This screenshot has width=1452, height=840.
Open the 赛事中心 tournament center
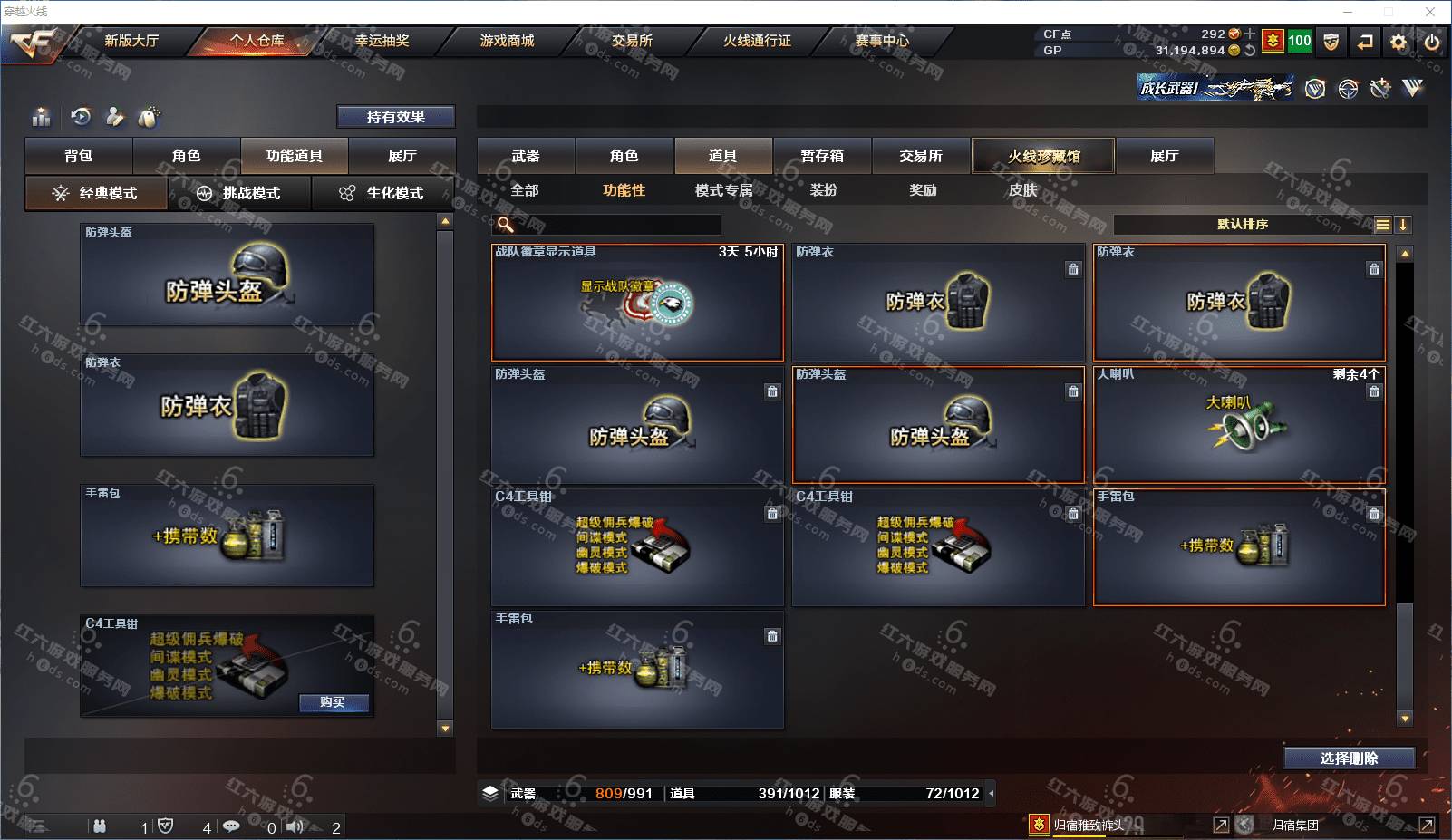click(882, 41)
